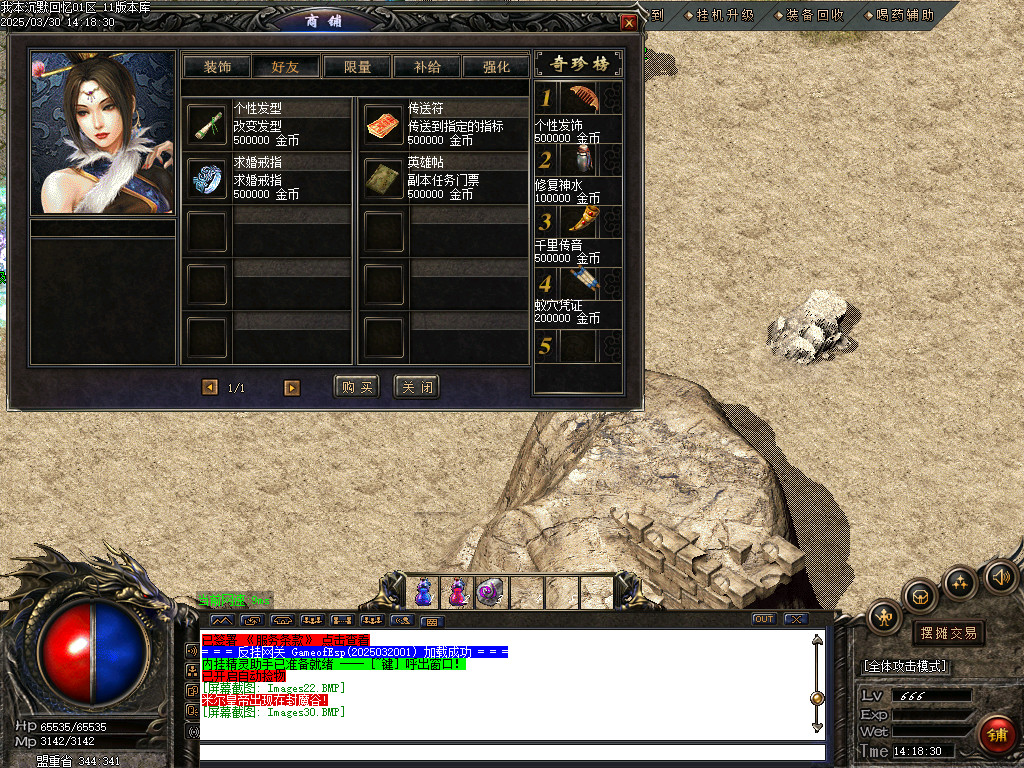Pick the 求婚戒指 ring item
The image size is (1024, 768).
pos(207,177)
